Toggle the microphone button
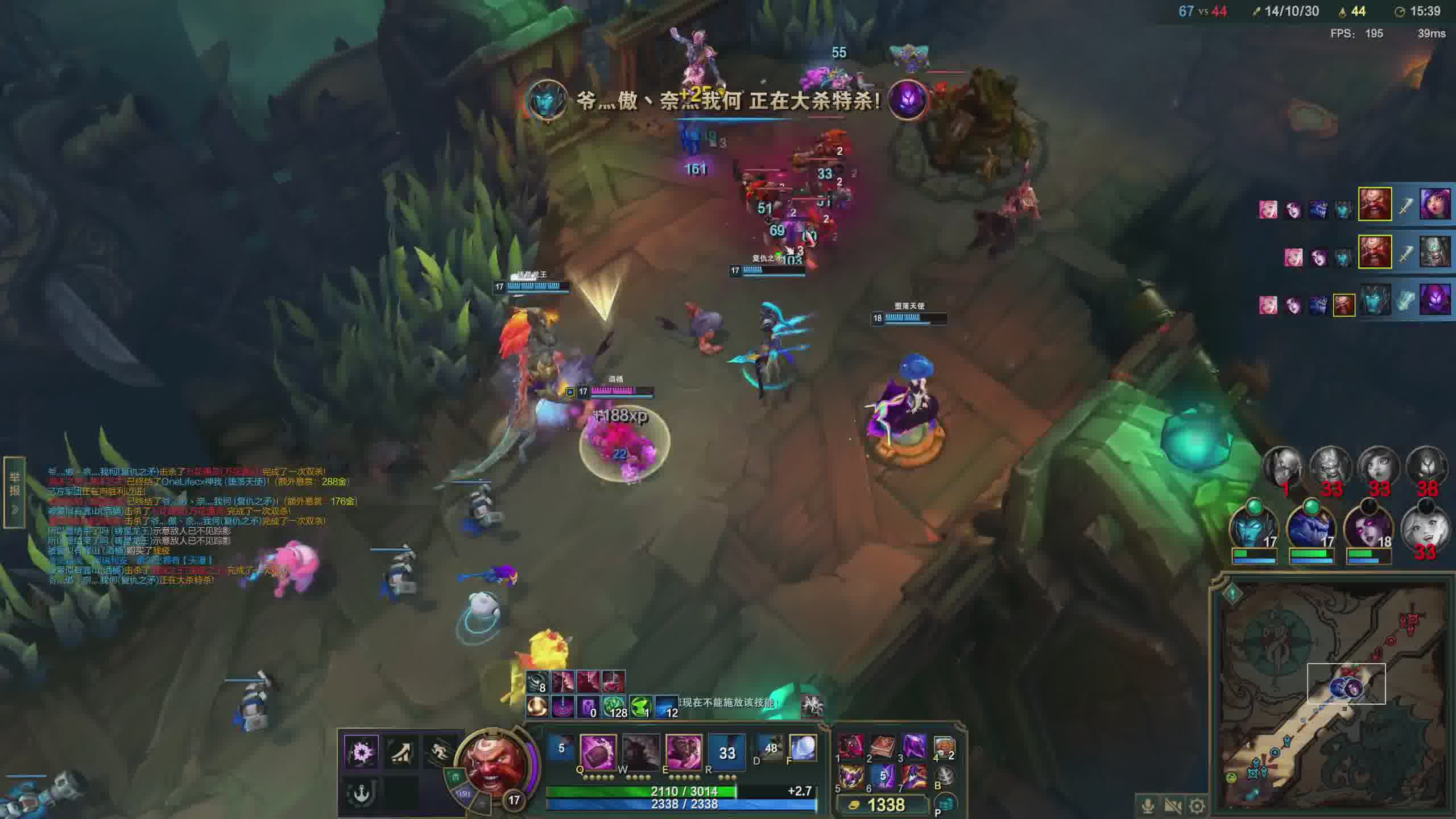 coord(1148,806)
